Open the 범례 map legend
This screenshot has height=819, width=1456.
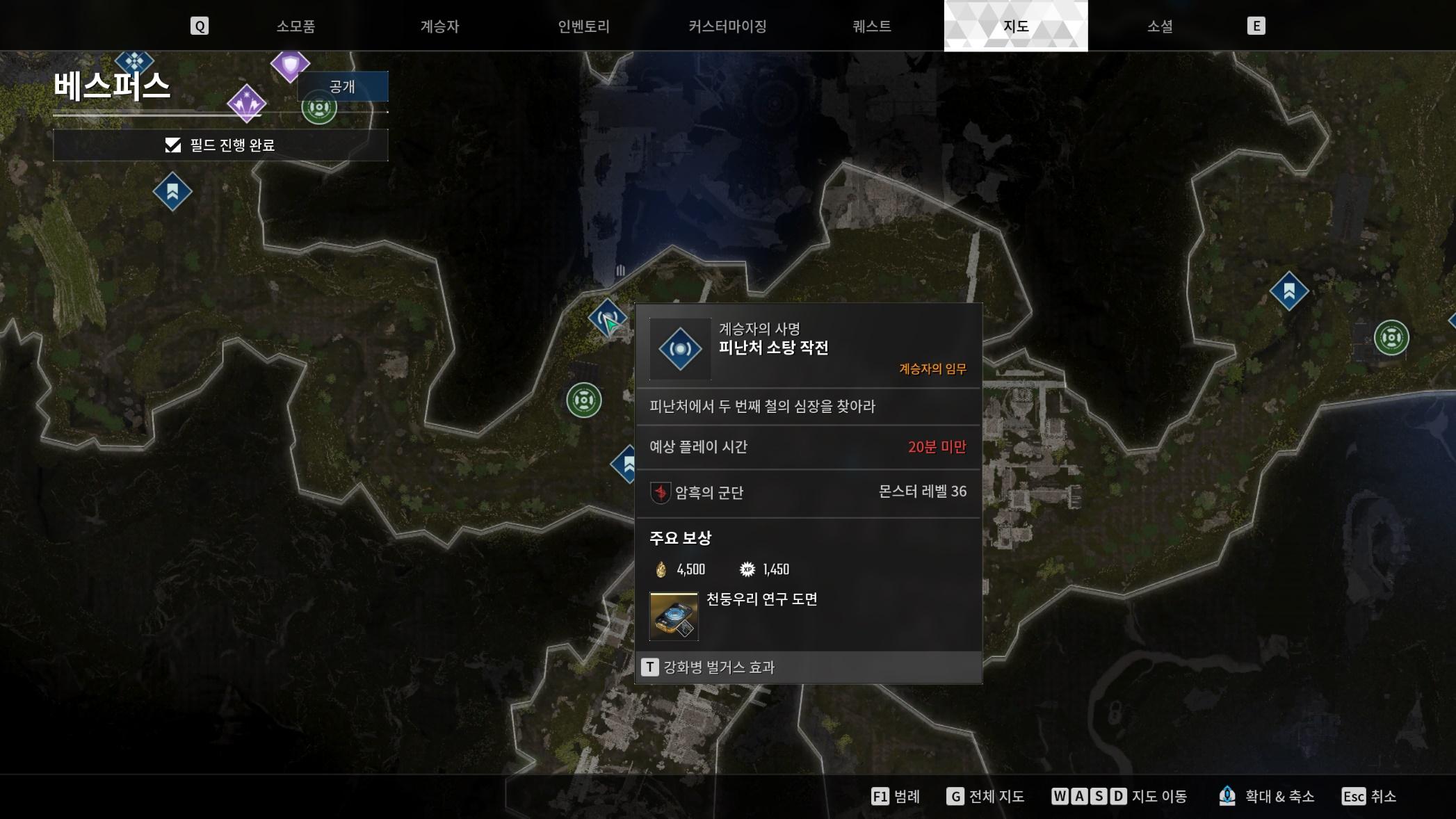click(x=896, y=796)
